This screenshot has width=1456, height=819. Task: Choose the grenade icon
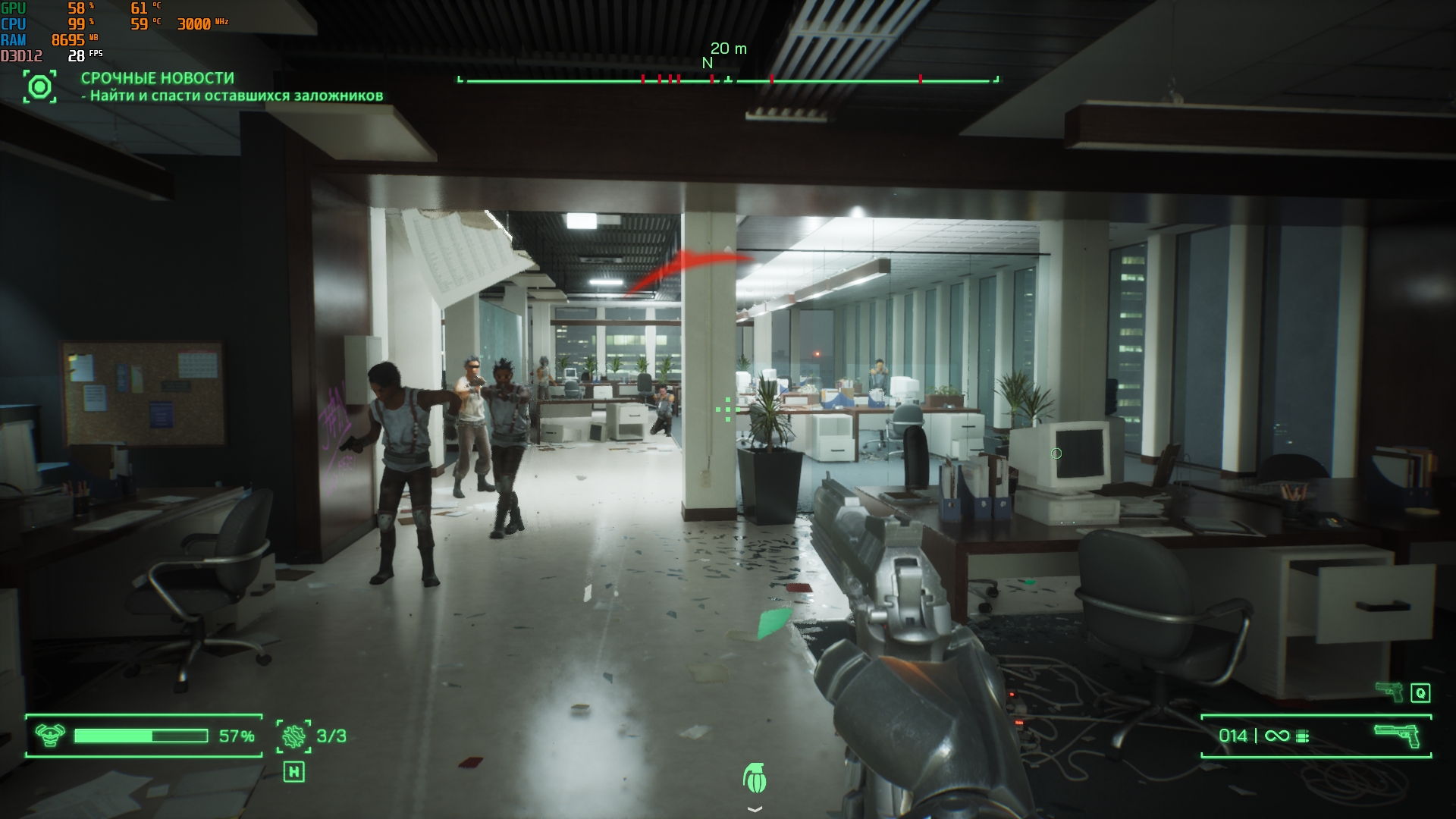point(755,778)
